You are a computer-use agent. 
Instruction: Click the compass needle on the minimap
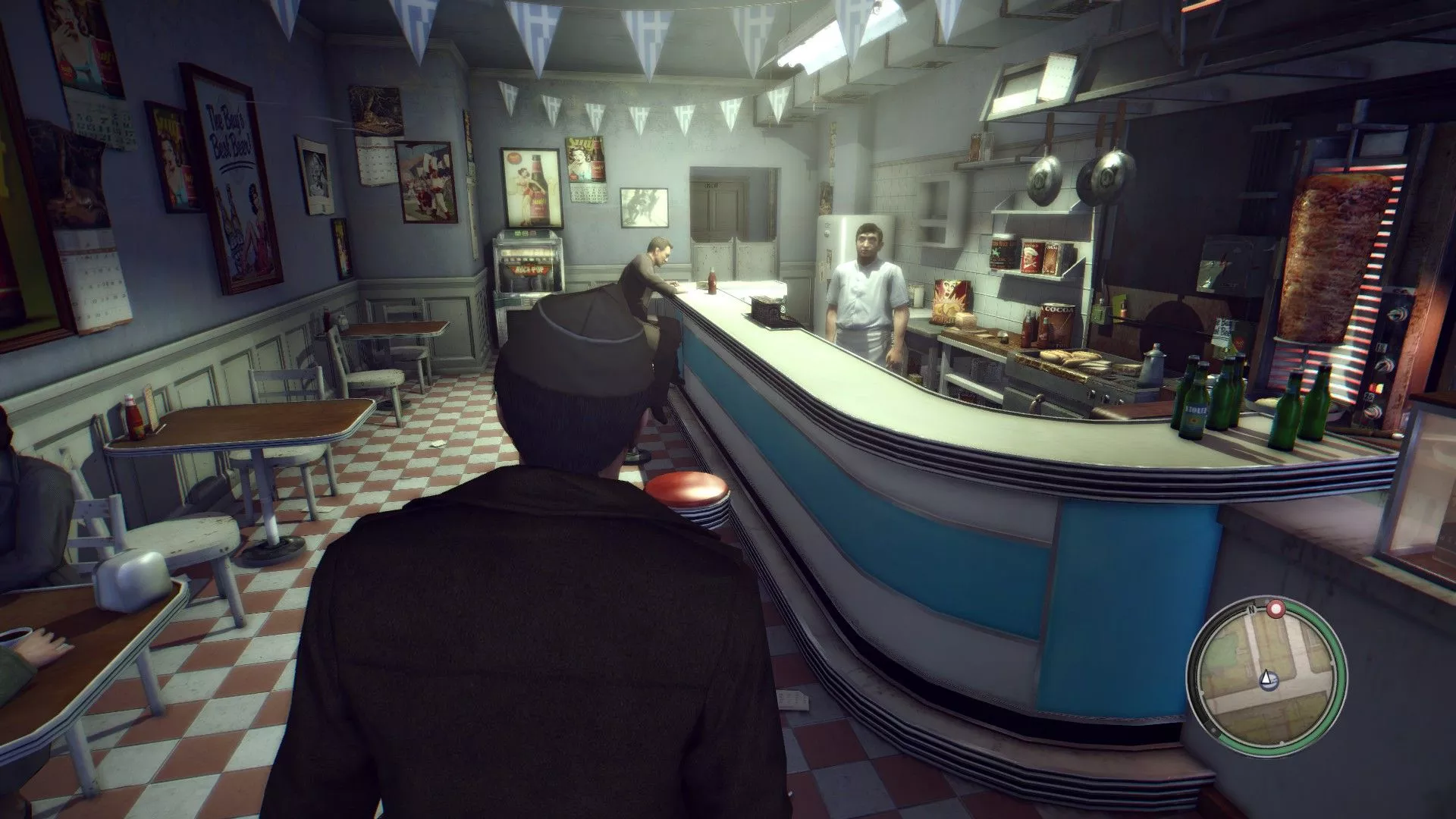(1266, 679)
